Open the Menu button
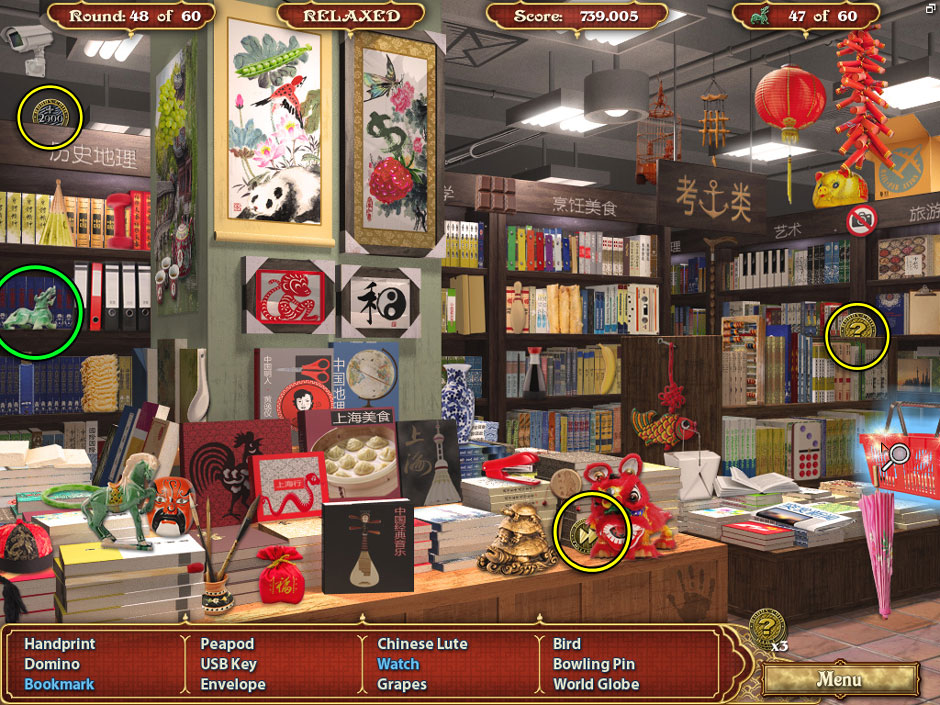The width and height of the screenshot is (940, 705). [839, 680]
